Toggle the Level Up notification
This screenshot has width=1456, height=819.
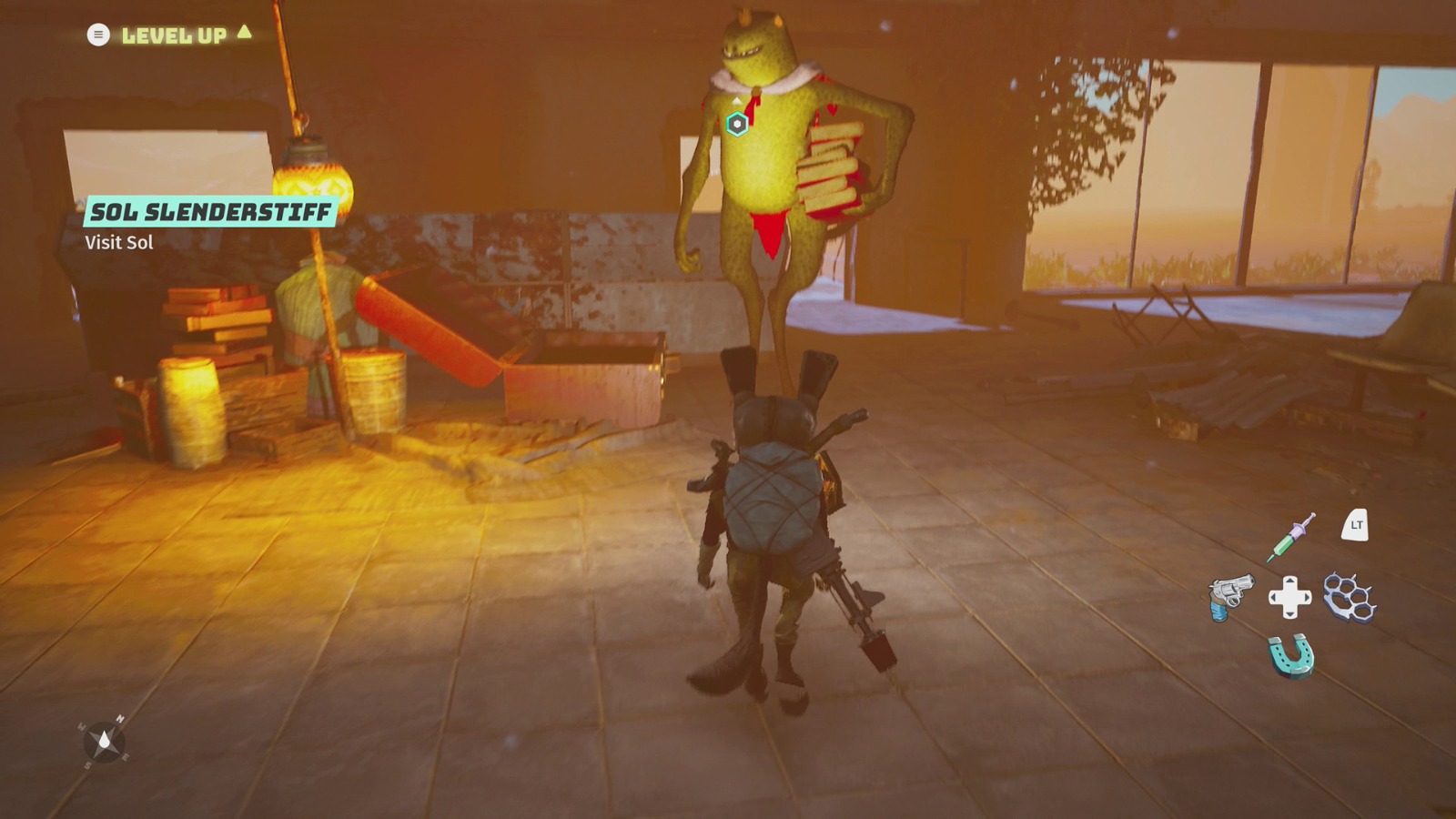[x=173, y=35]
